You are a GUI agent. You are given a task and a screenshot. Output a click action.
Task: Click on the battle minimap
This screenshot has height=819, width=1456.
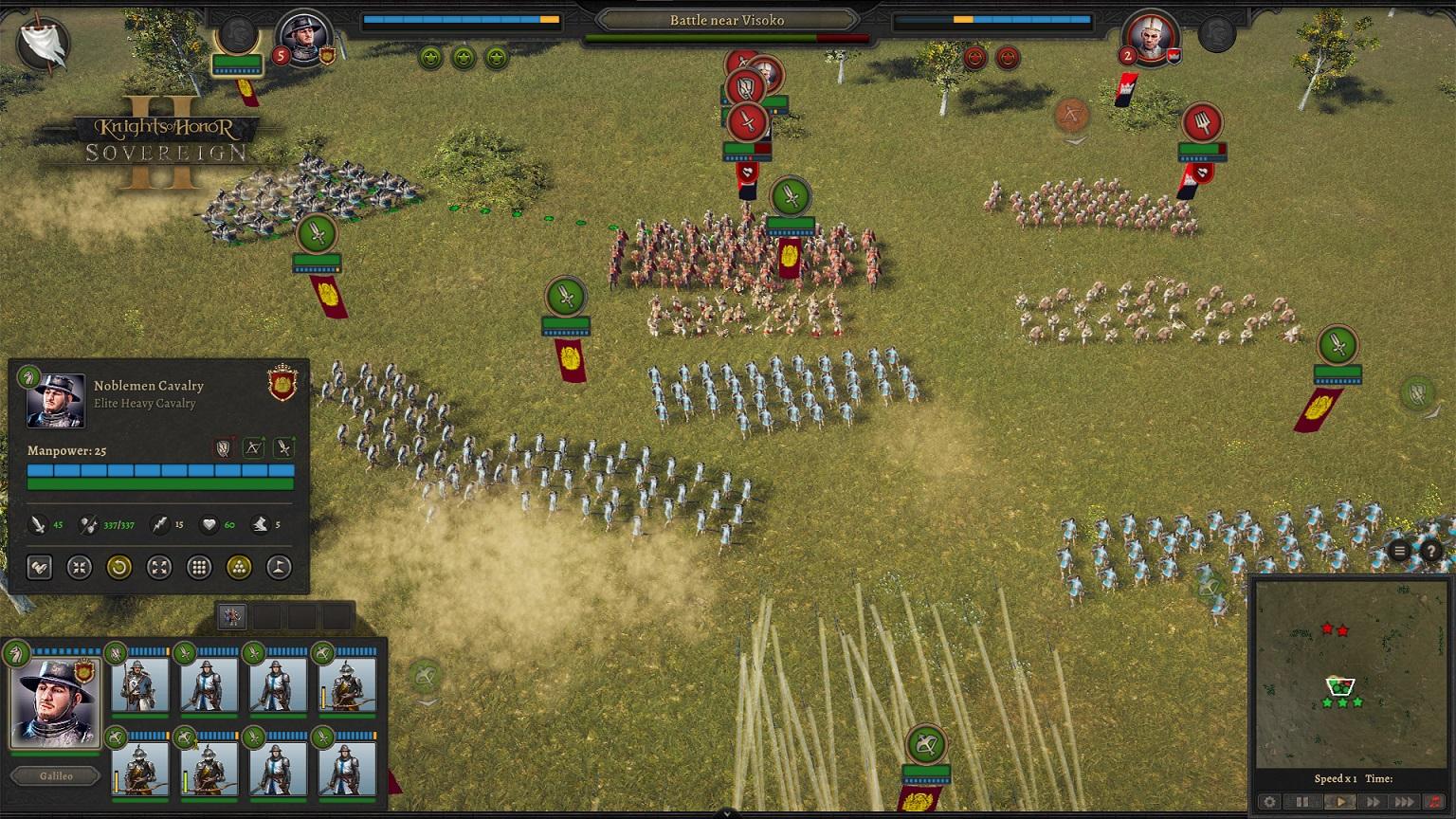click(1350, 673)
